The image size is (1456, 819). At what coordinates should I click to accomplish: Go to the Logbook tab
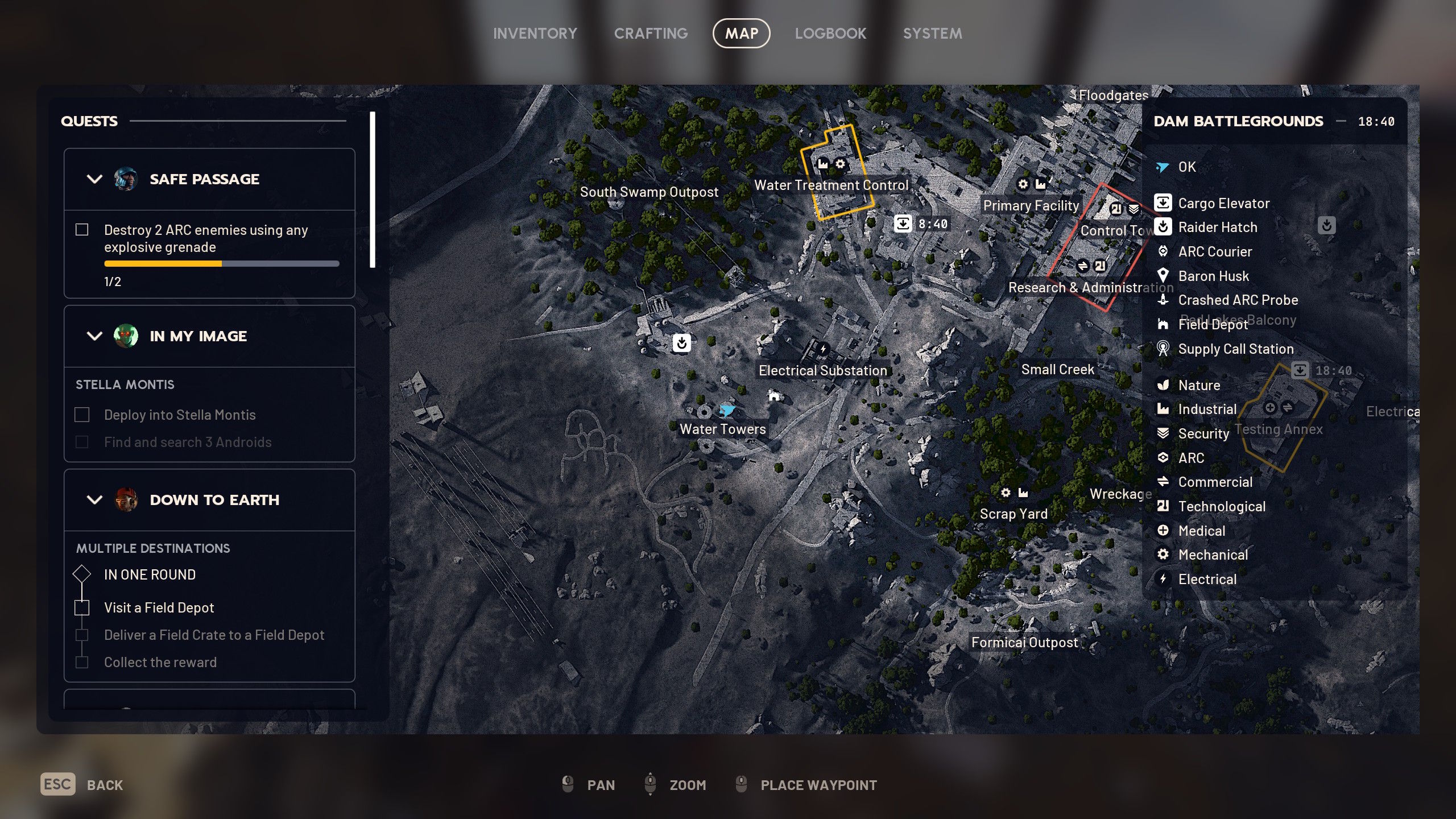[830, 34]
